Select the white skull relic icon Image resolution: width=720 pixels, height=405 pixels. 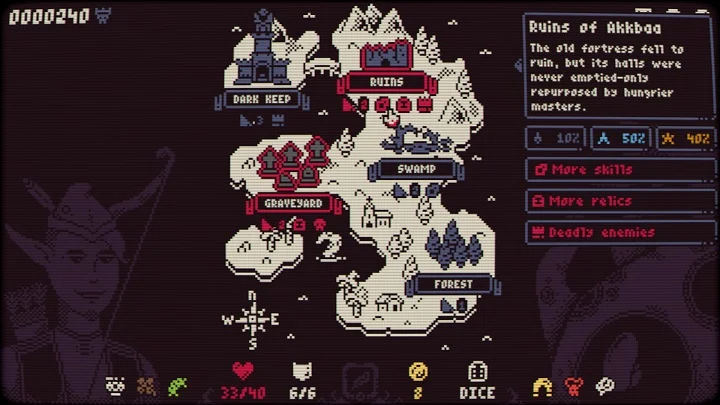pos(605,385)
